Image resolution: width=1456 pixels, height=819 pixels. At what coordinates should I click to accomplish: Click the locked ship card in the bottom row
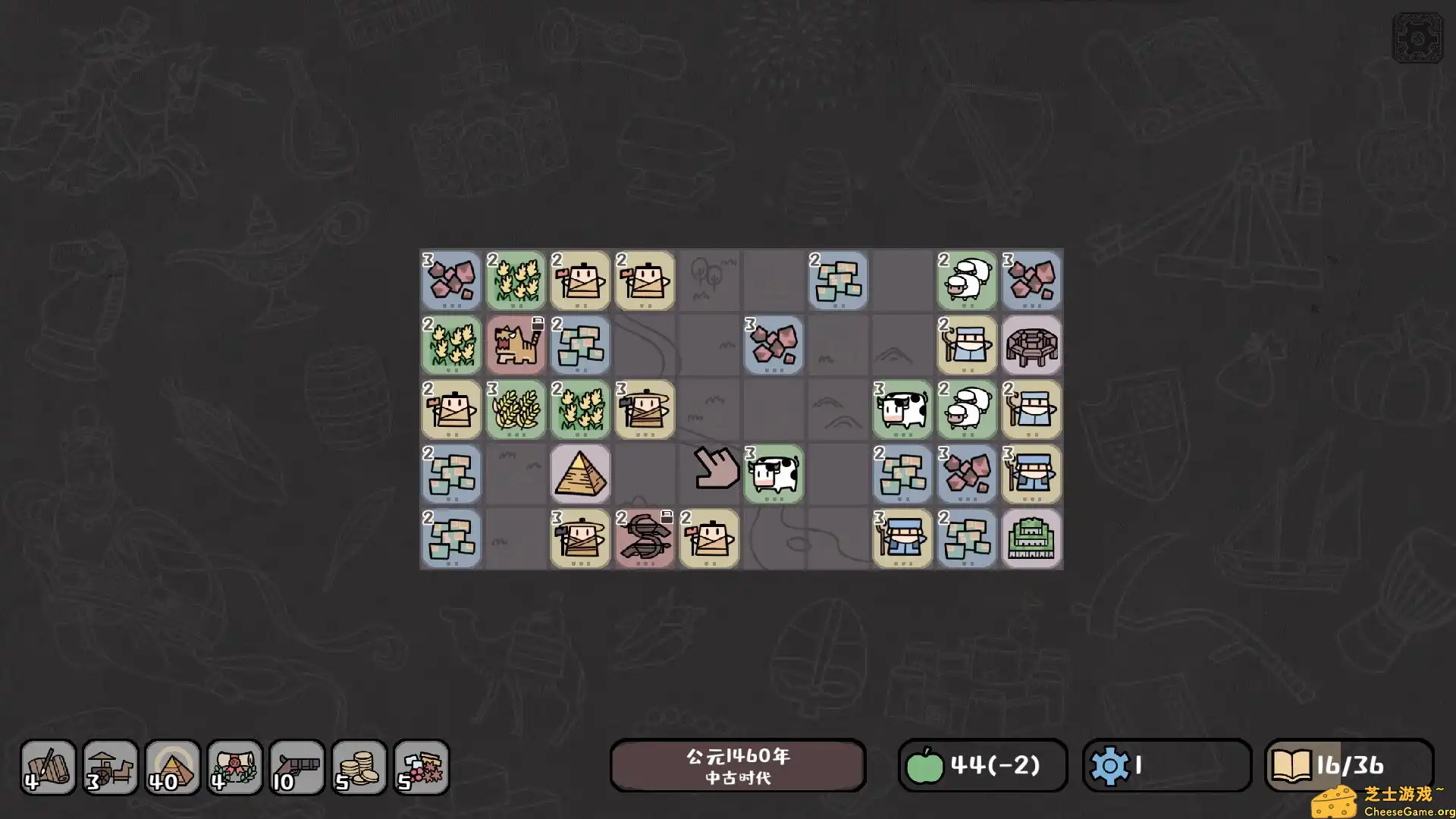[645, 538]
